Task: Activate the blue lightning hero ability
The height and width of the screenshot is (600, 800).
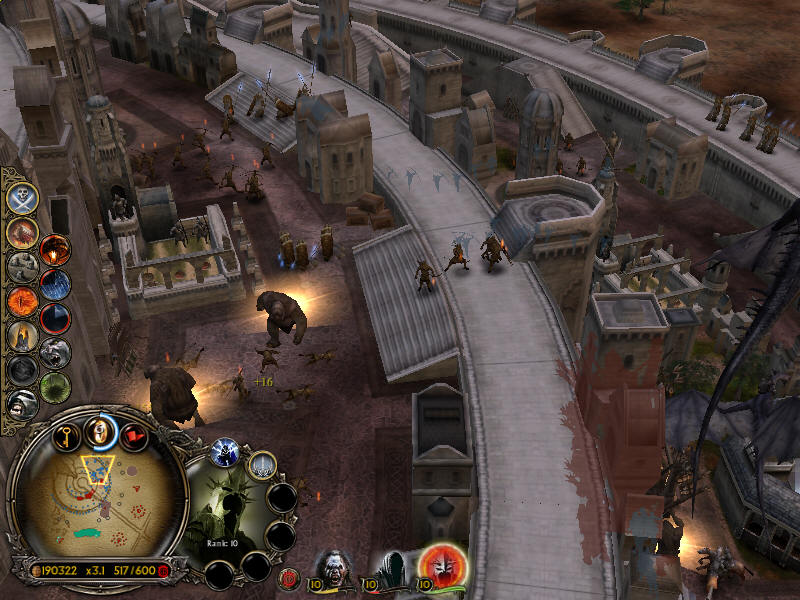Action: 224,453
